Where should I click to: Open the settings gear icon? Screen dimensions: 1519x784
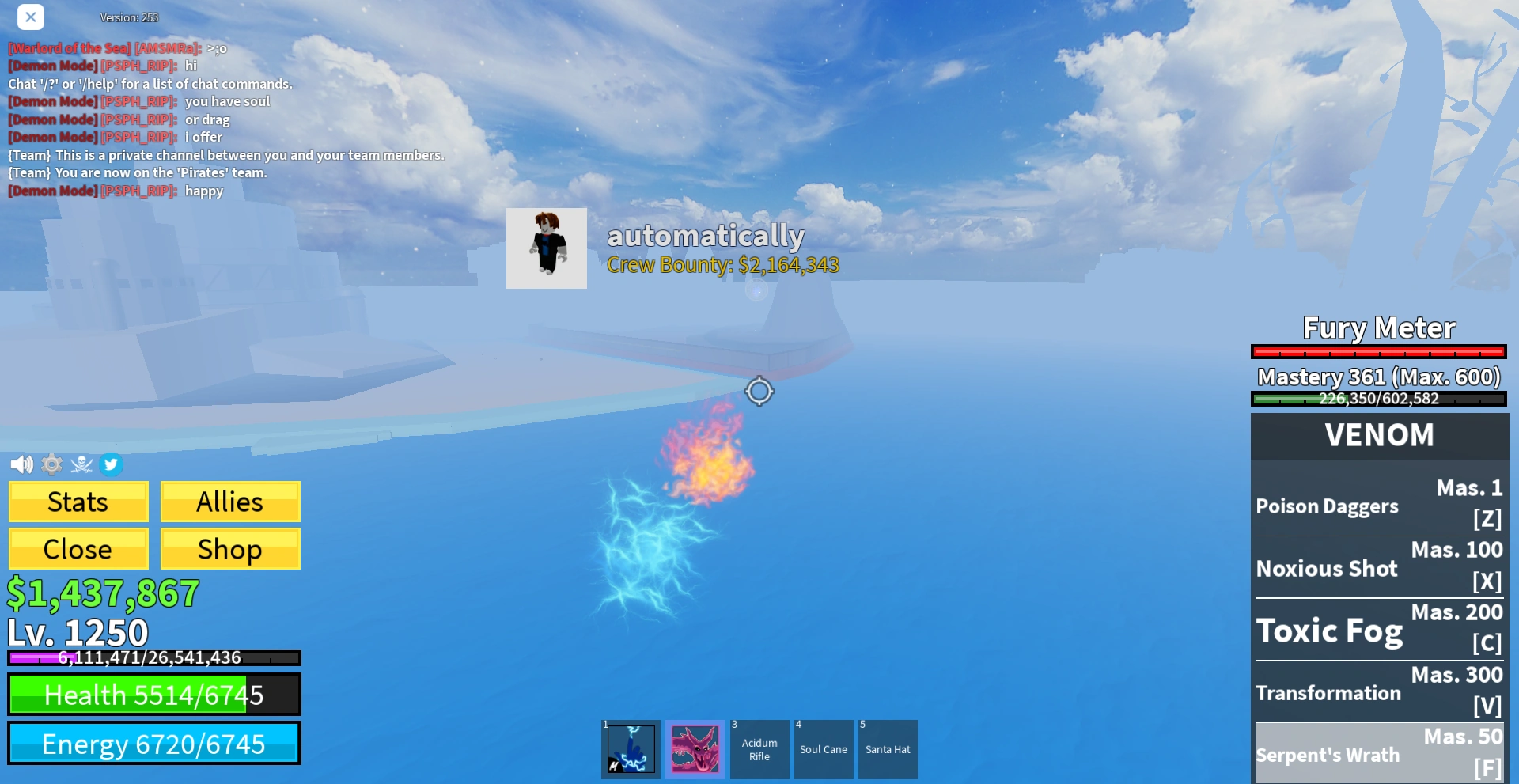(x=51, y=464)
